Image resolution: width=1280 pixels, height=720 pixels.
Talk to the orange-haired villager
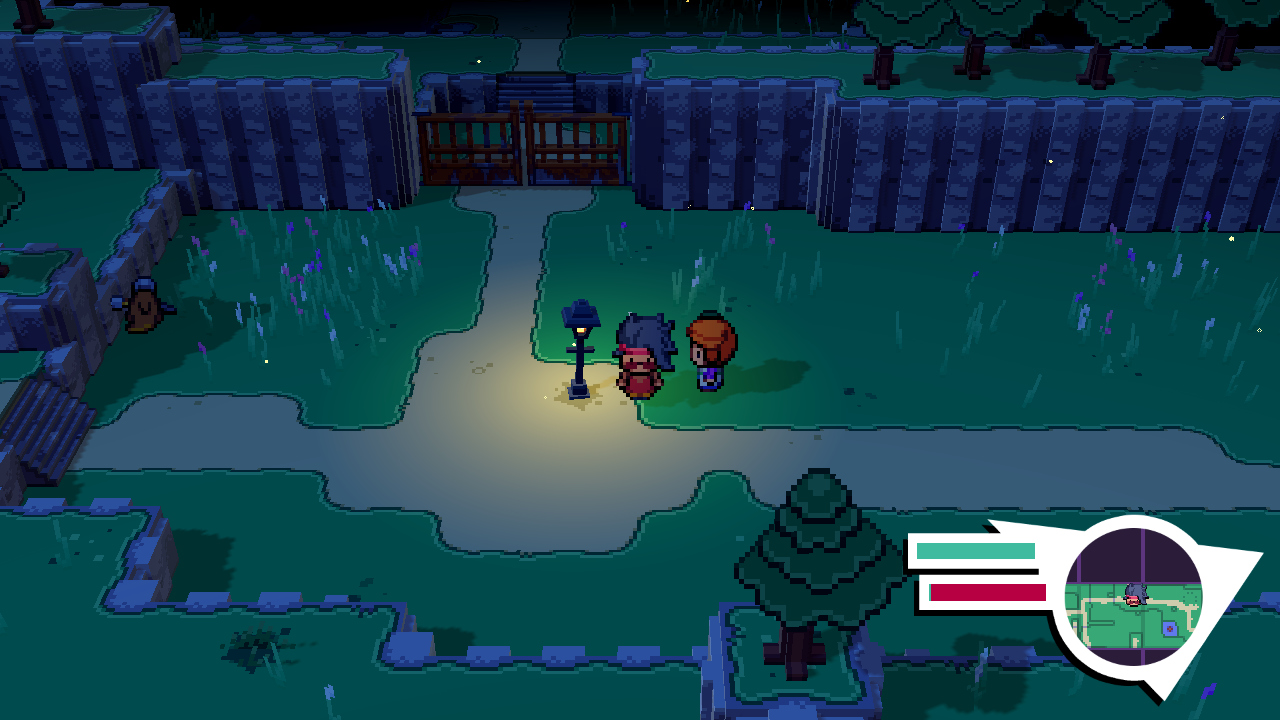[710, 352]
